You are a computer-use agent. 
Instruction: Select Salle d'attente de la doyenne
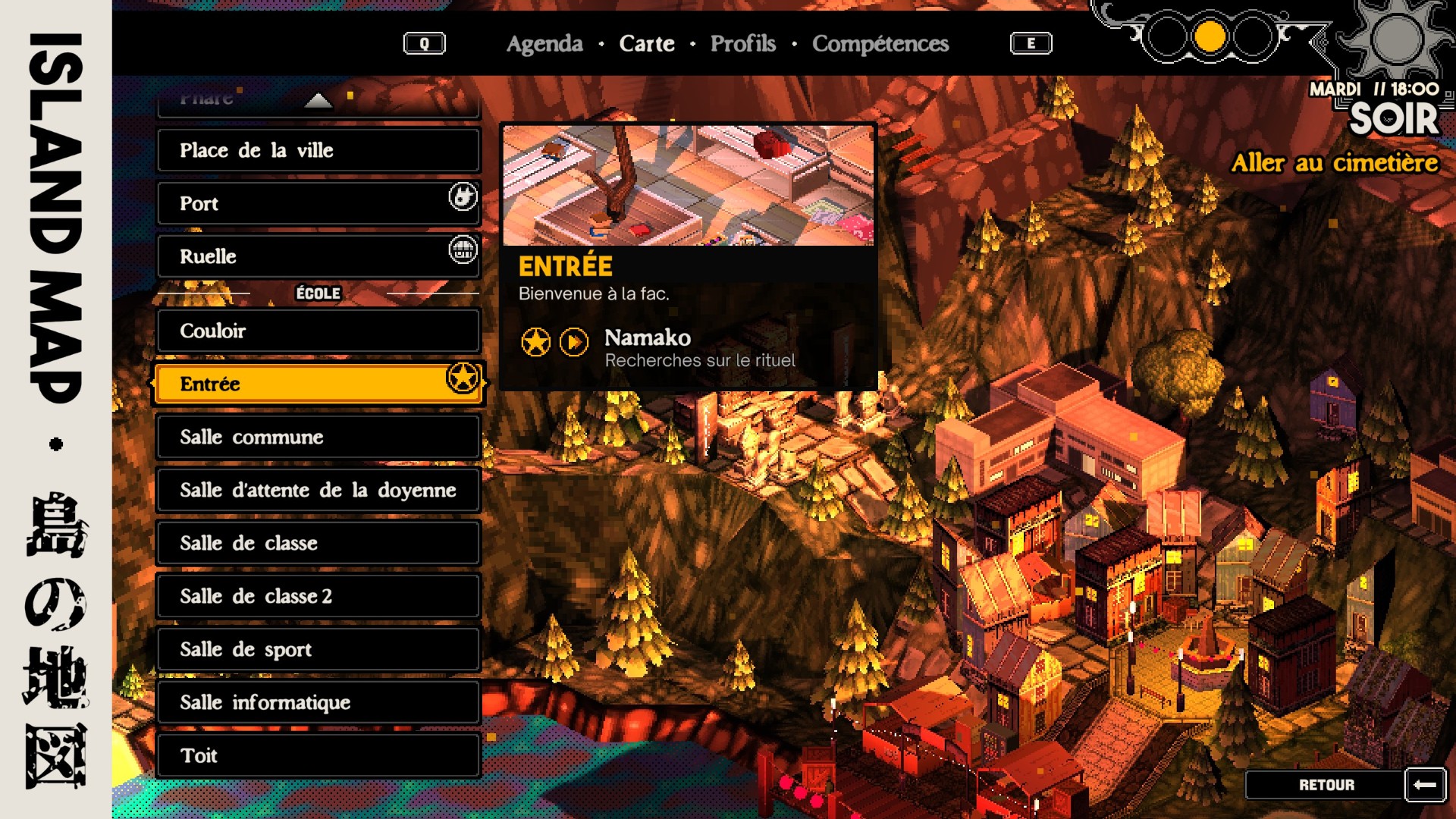click(x=318, y=490)
